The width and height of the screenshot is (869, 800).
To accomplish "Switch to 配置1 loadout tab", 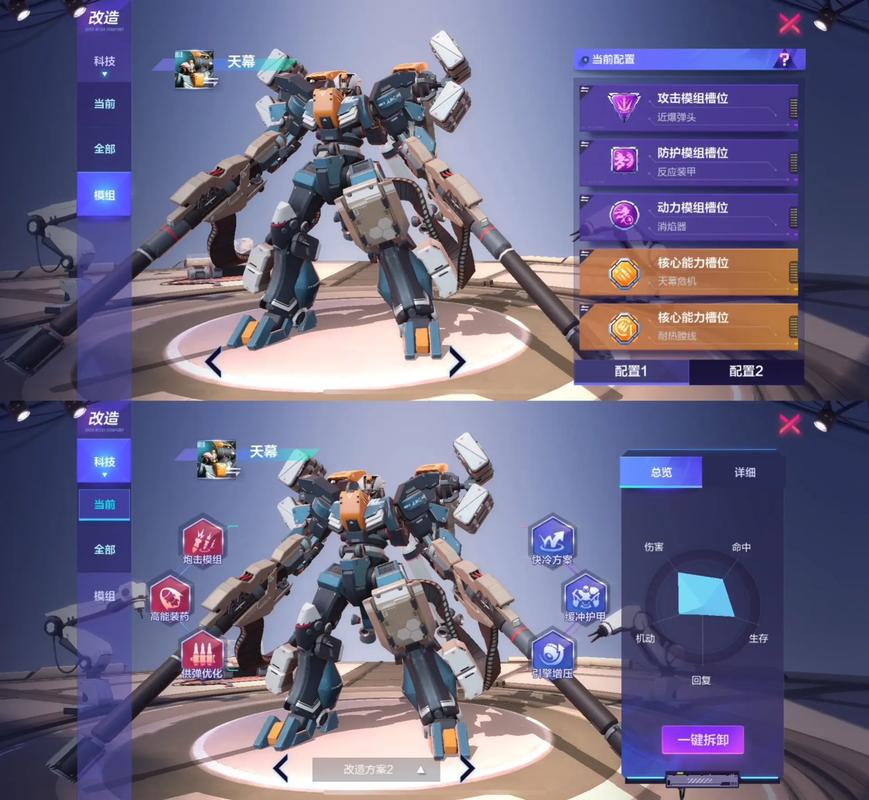I will coord(631,372).
